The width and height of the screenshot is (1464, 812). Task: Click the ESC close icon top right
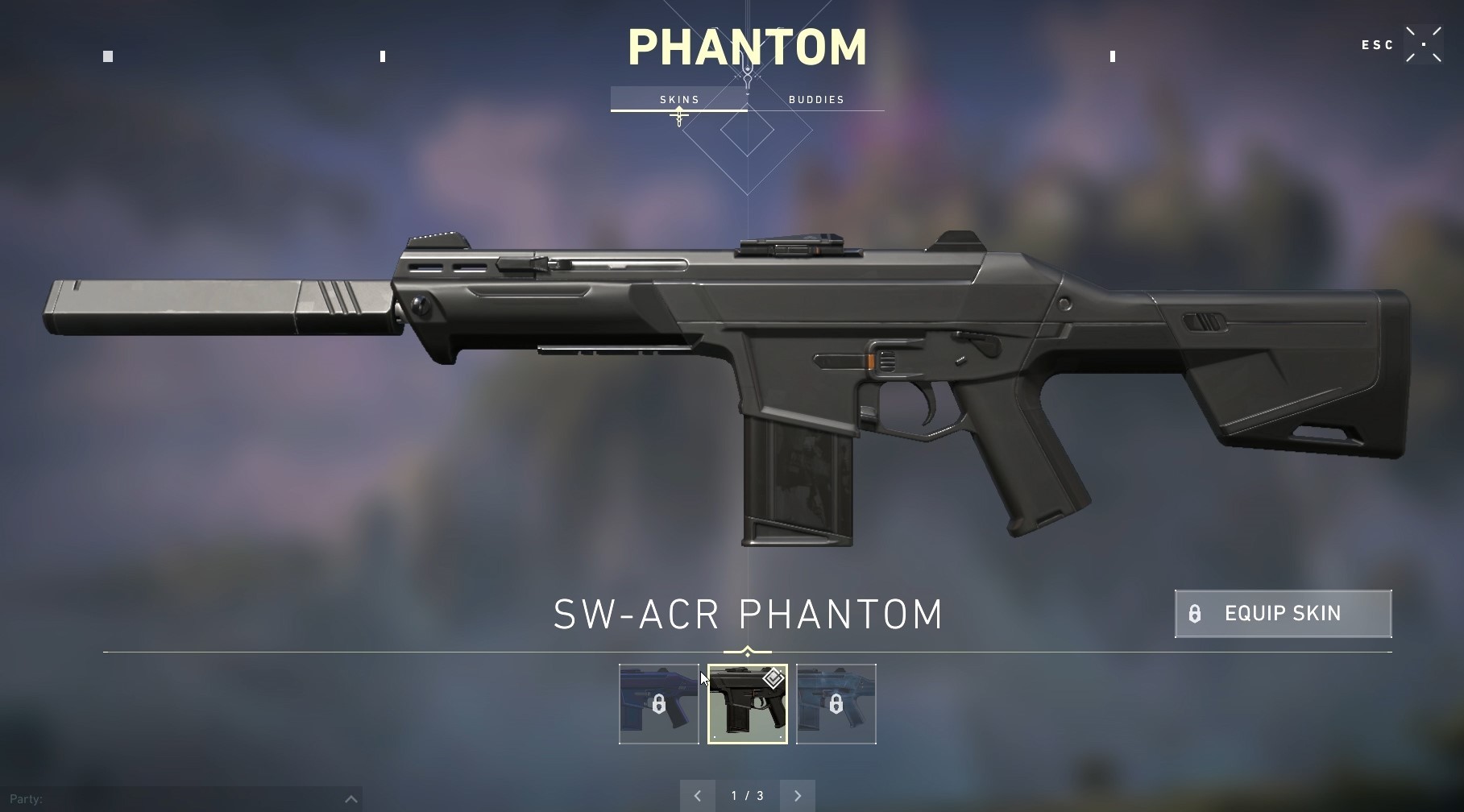click(x=1424, y=44)
